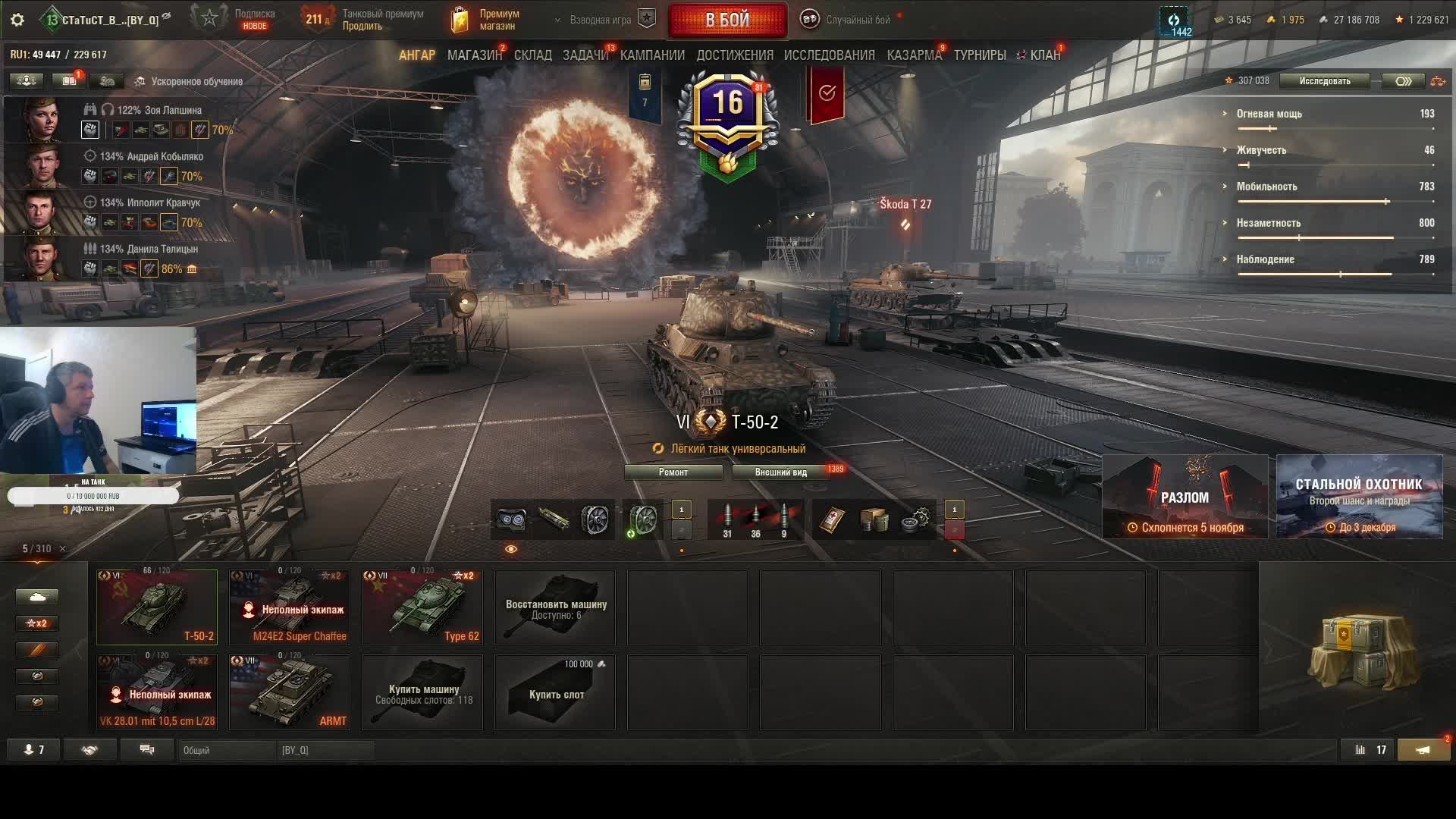
Task: Click Купить слот tile
Action: pyautogui.click(x=555, y=692)
